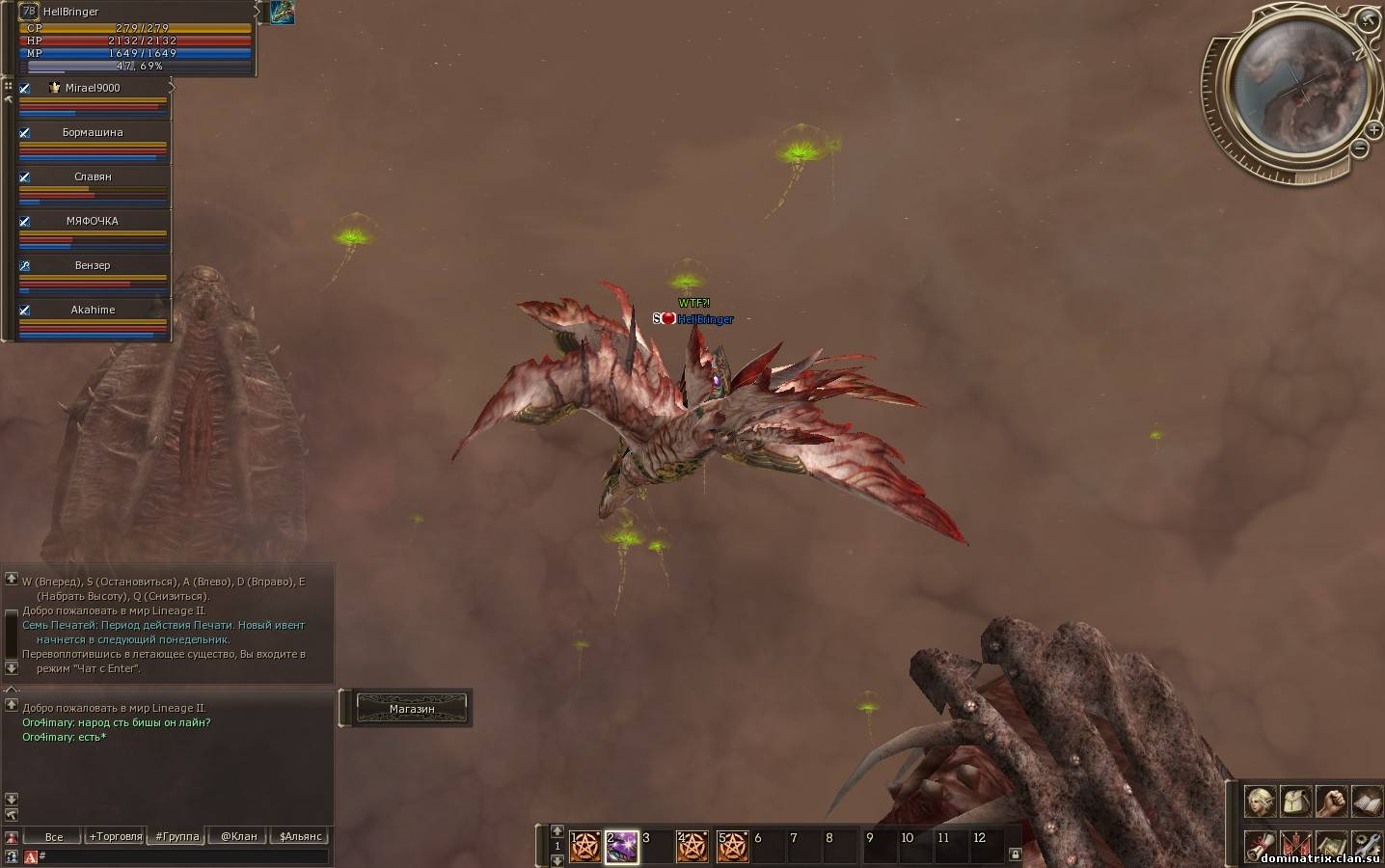The width and height of the screenshot is (1385, 868).
Task: Switch to the +Торговля chat tab
Action: pyautogui.click(x=115, y=836)
